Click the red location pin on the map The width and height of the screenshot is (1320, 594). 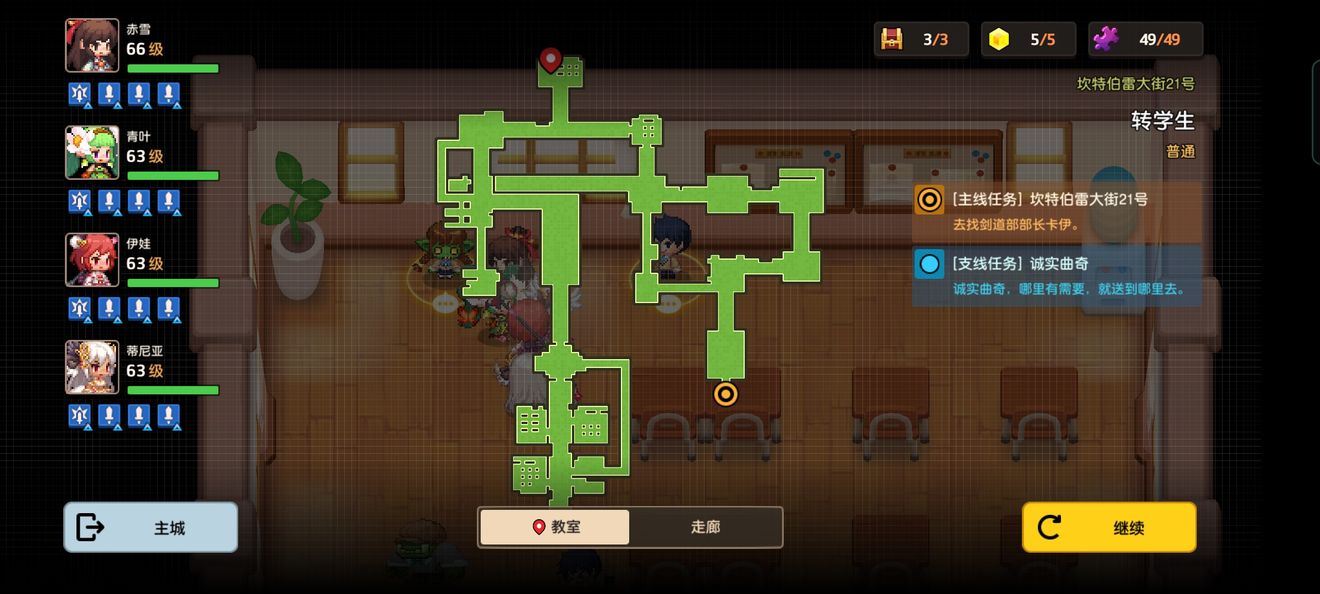(x=550, y=60)
